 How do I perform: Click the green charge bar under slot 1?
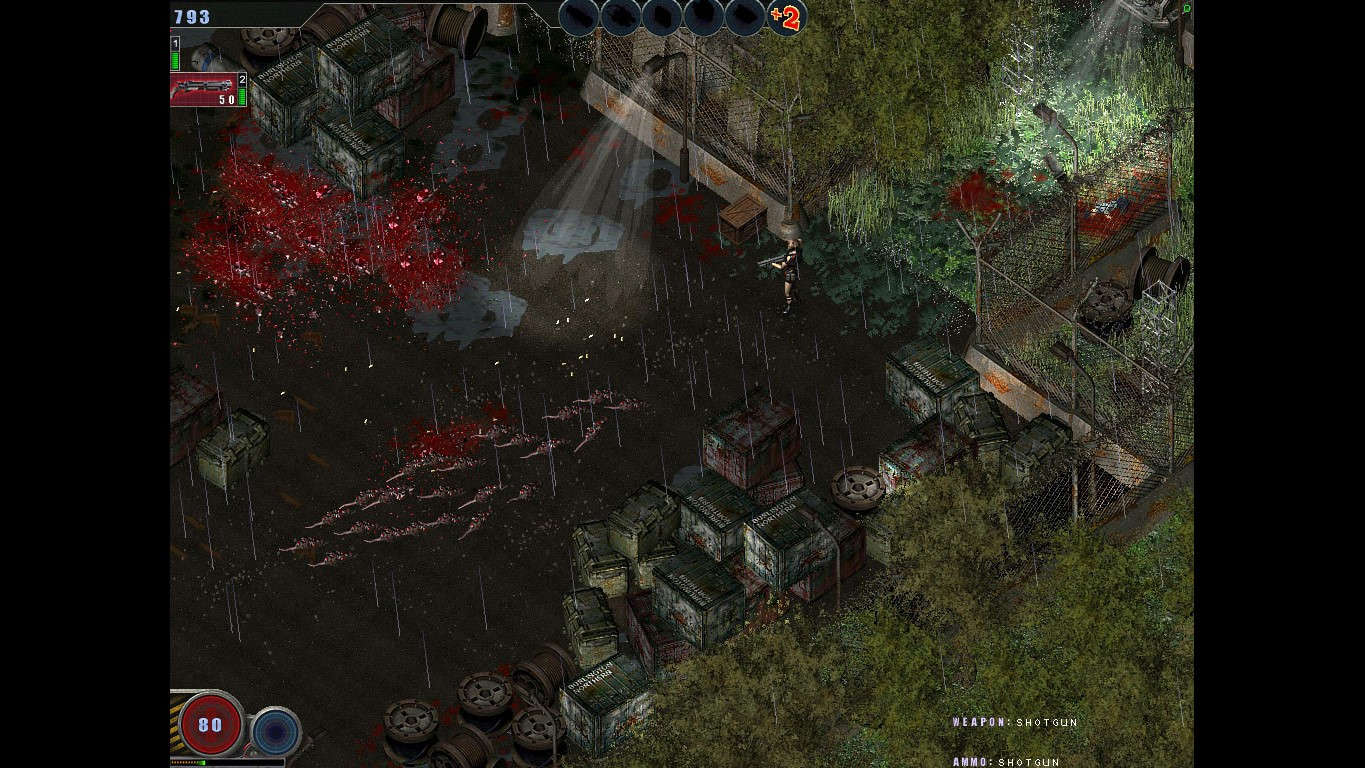pyautogui.click(x=174, y=60)
